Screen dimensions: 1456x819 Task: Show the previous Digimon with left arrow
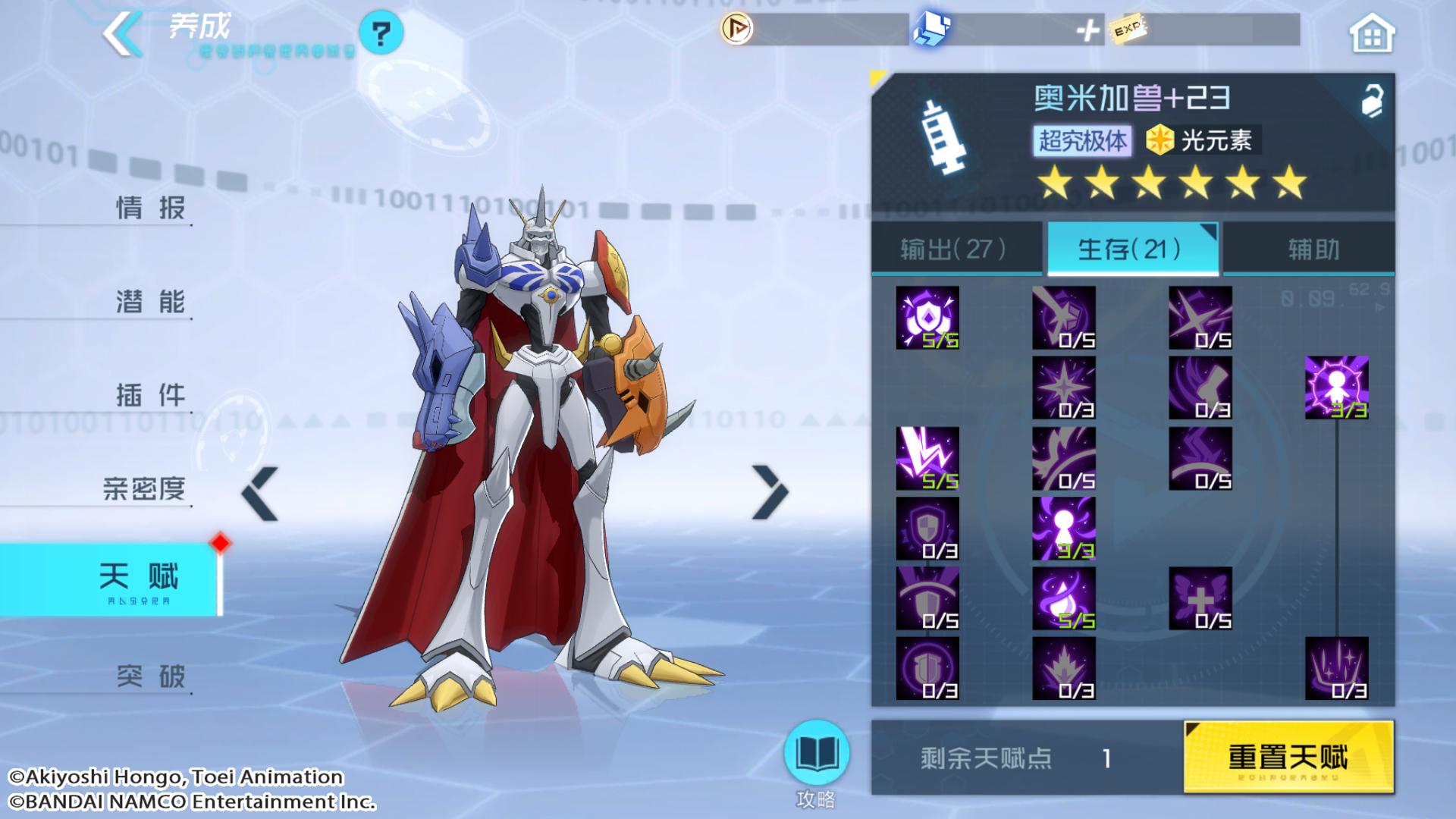260,494
